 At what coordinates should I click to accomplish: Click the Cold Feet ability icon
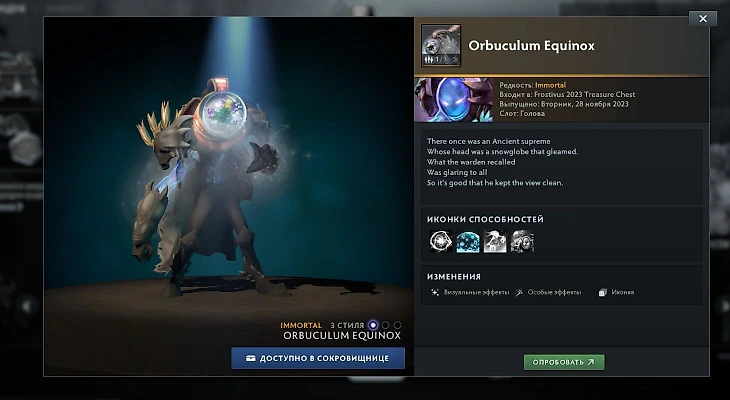439,241
